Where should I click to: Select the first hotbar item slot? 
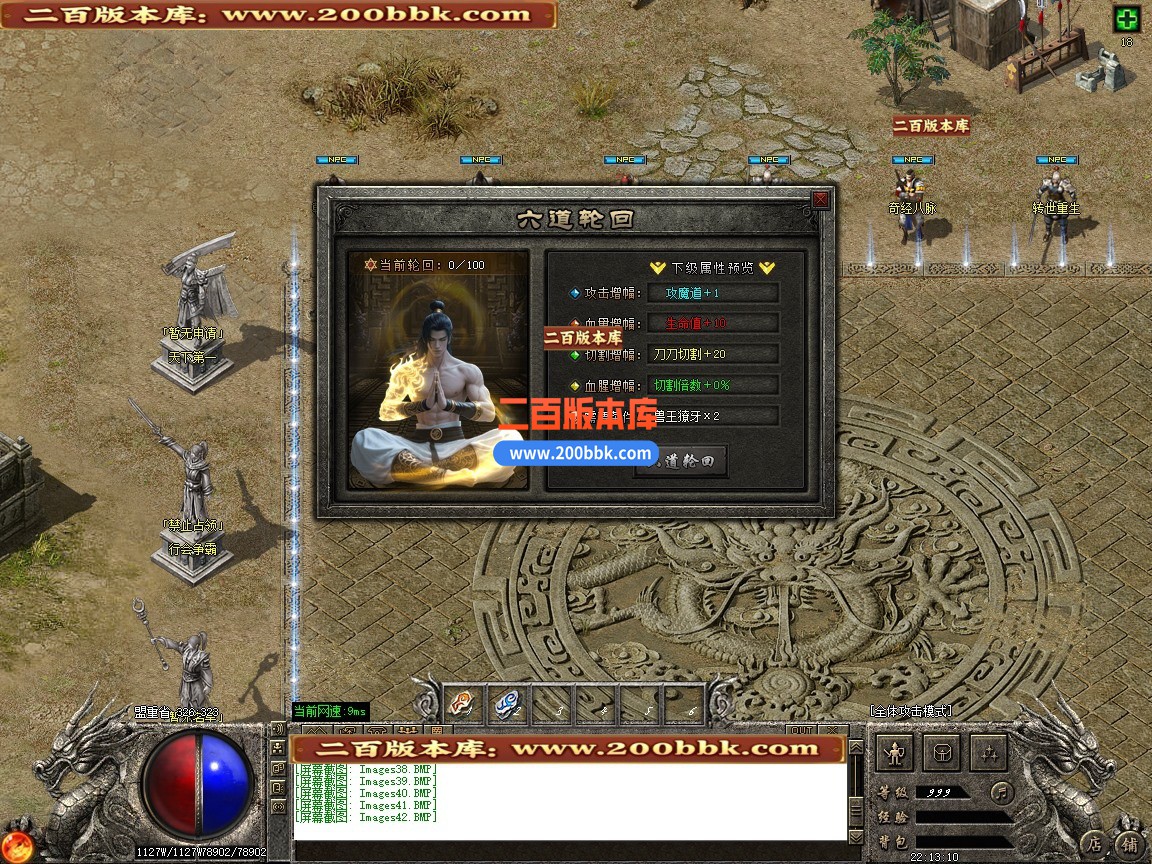[x=463, y=705]
